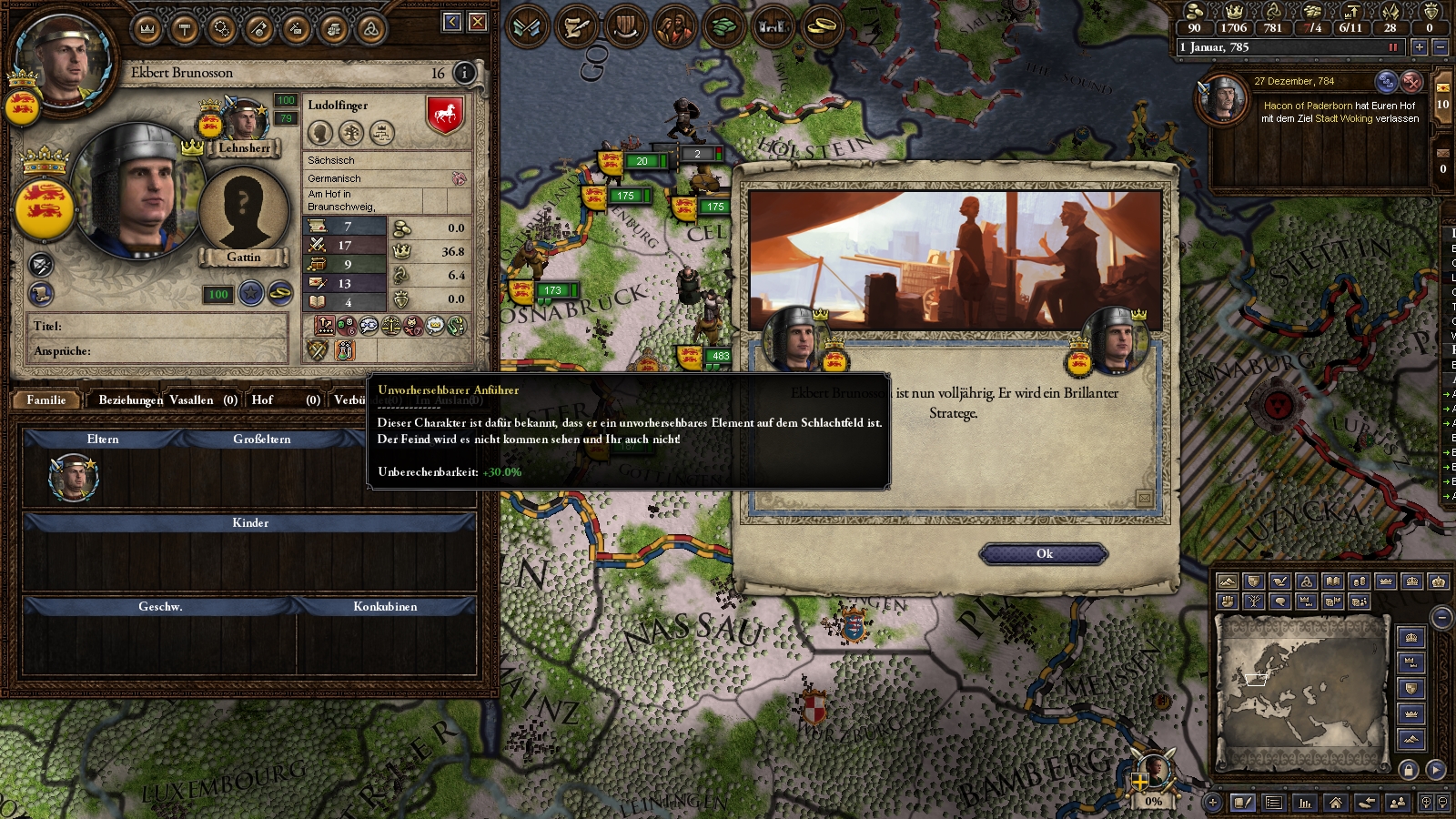Viewport: 1456px width, 819px height.
Task: Toggle pause on the date bar
Action: [1392, 47]
